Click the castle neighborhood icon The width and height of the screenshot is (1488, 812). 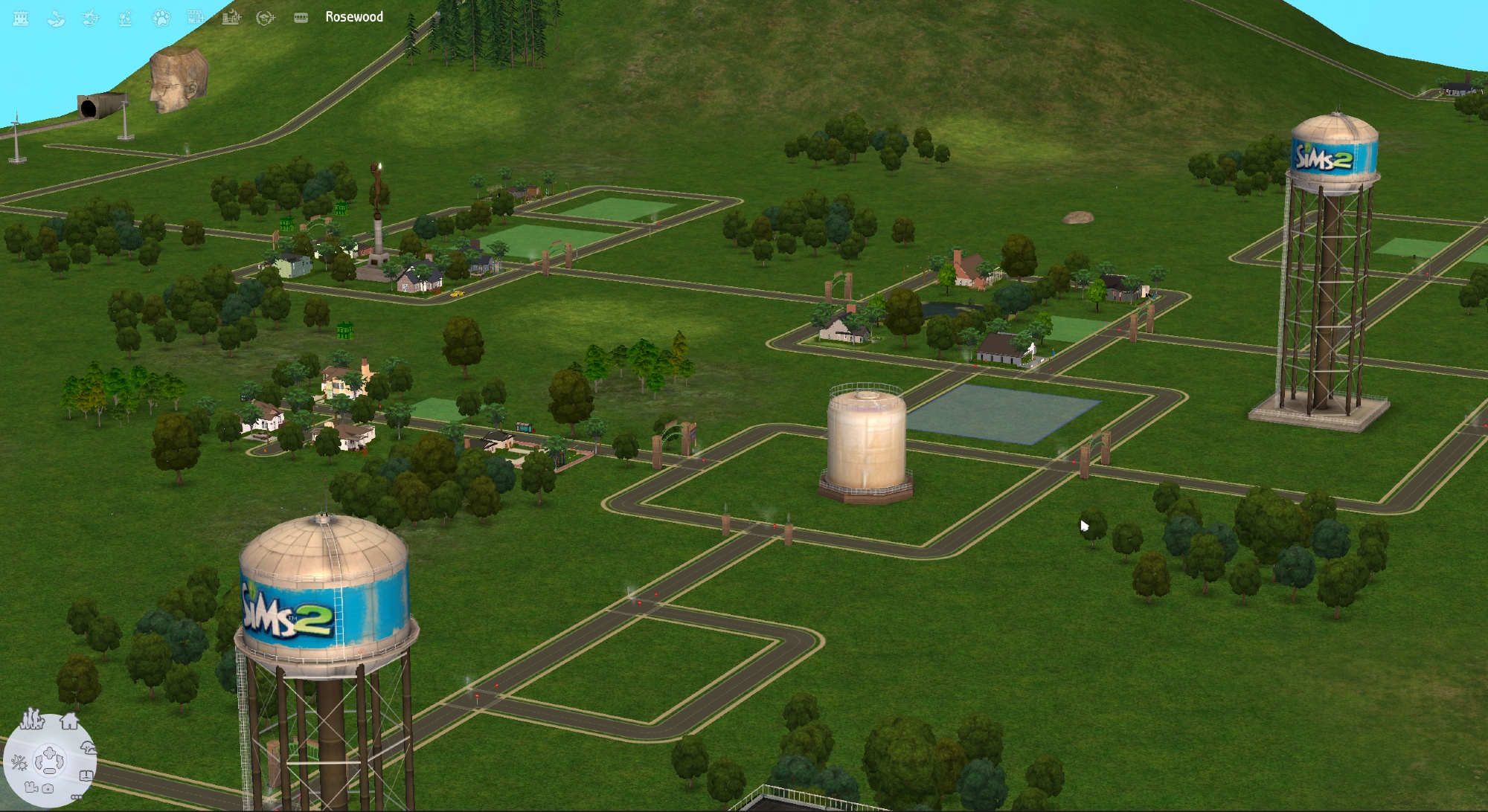coord(21,18)
